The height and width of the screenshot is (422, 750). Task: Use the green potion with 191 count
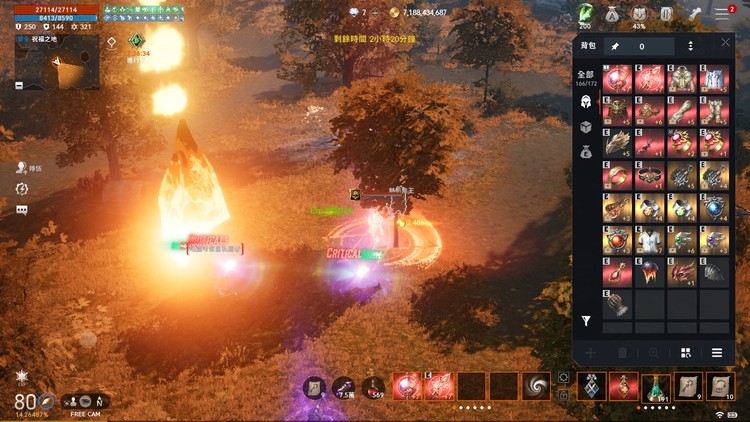coord(655,387)
